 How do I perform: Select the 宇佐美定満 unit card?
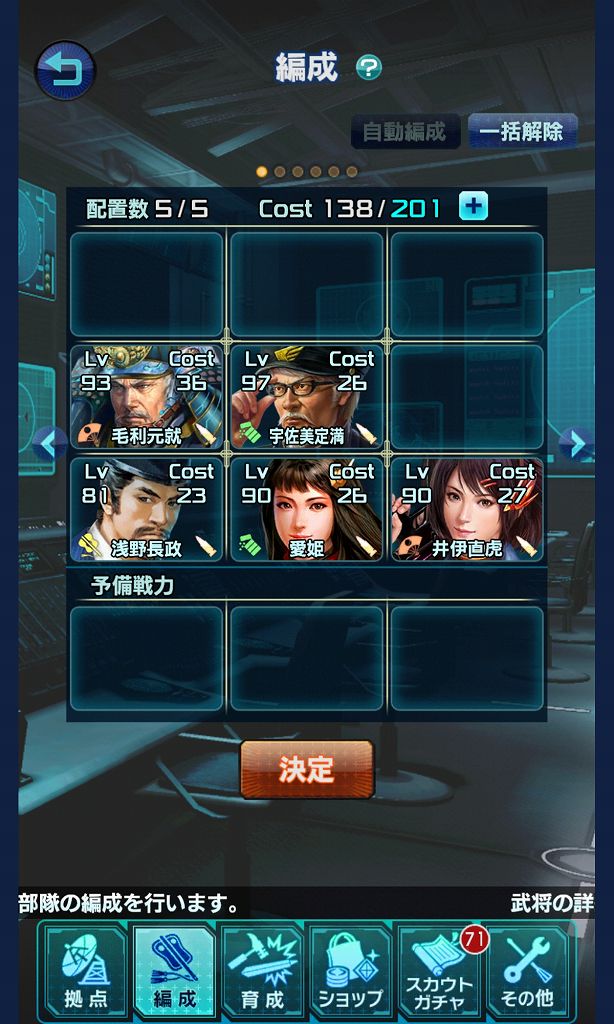click(306, 397)
